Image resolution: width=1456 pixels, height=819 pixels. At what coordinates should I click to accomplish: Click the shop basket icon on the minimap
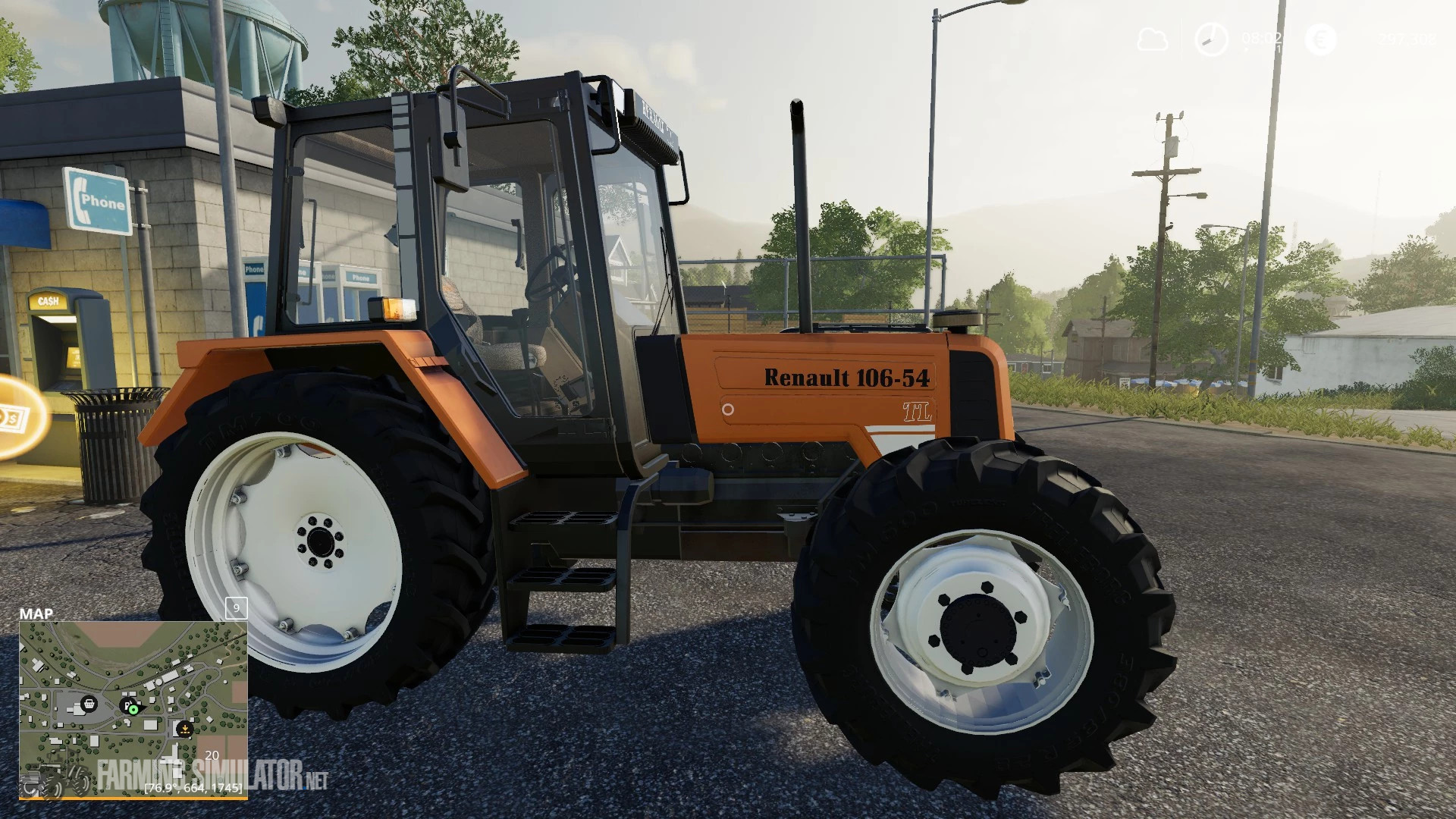point(89,704)
